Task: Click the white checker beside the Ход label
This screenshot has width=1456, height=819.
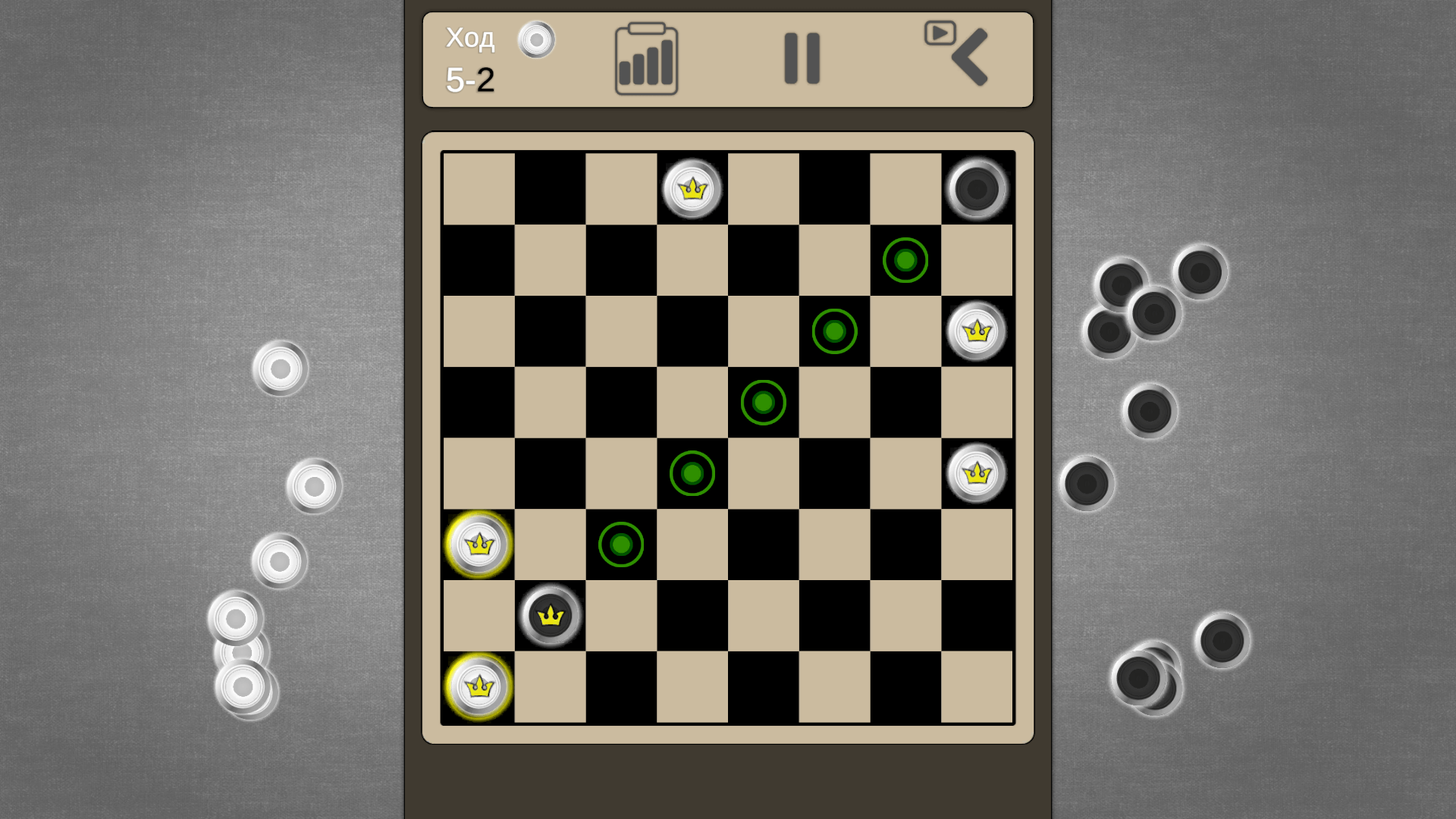Action: click(537, 40)
